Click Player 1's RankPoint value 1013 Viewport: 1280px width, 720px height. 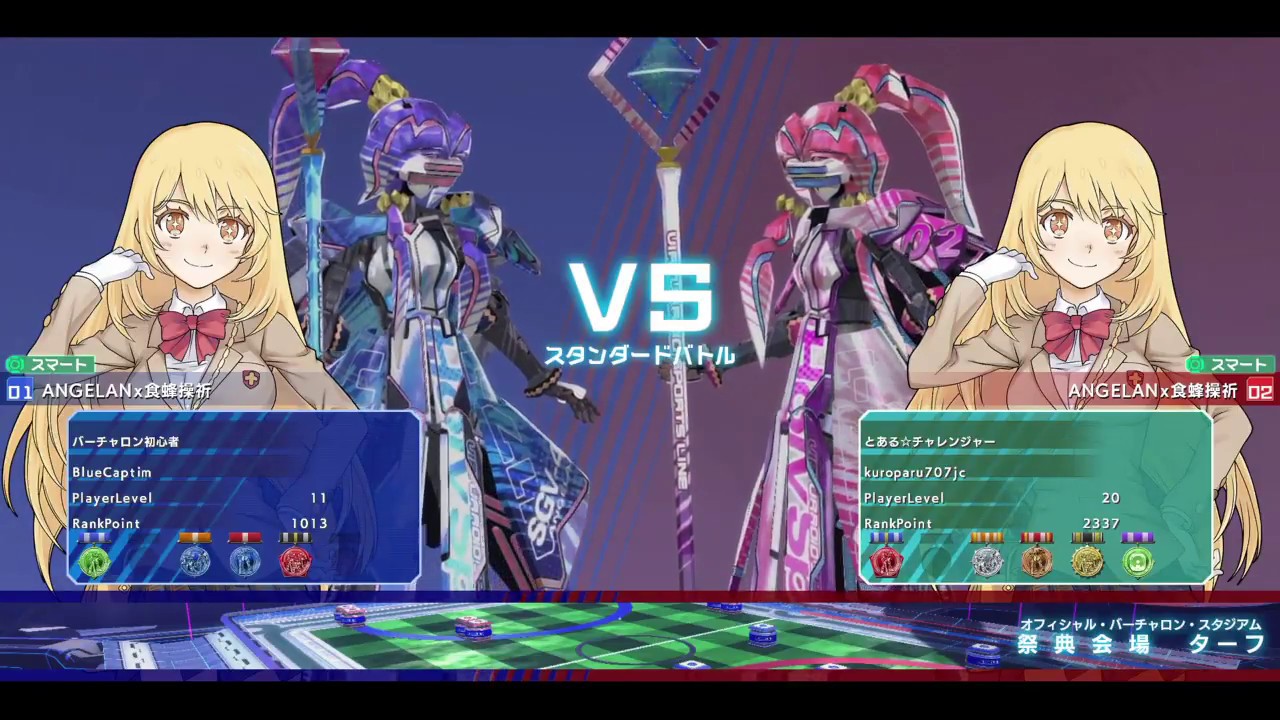click(310, 523)
